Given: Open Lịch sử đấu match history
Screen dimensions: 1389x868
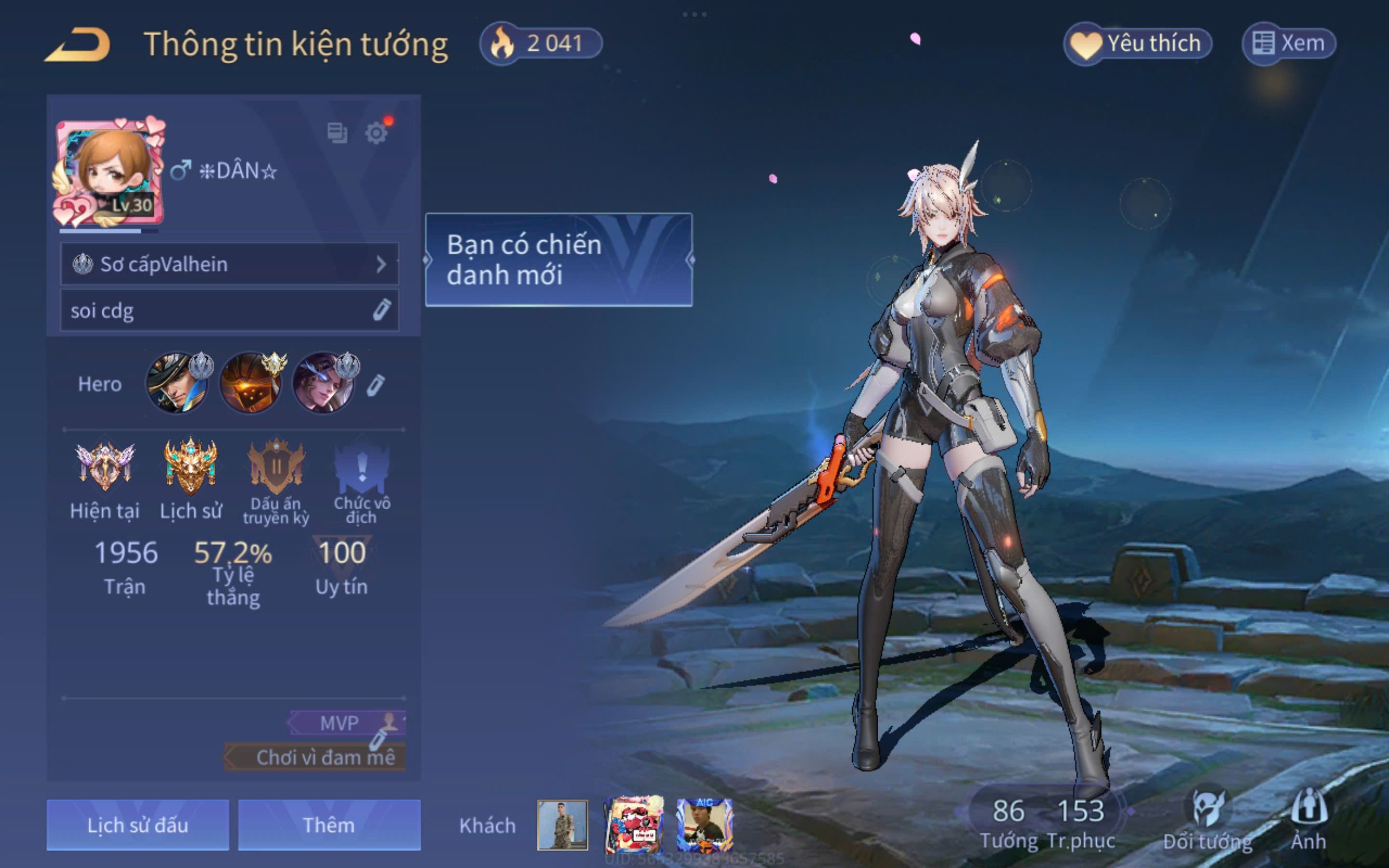Looking at the screenshot, I should coord(138,825).
